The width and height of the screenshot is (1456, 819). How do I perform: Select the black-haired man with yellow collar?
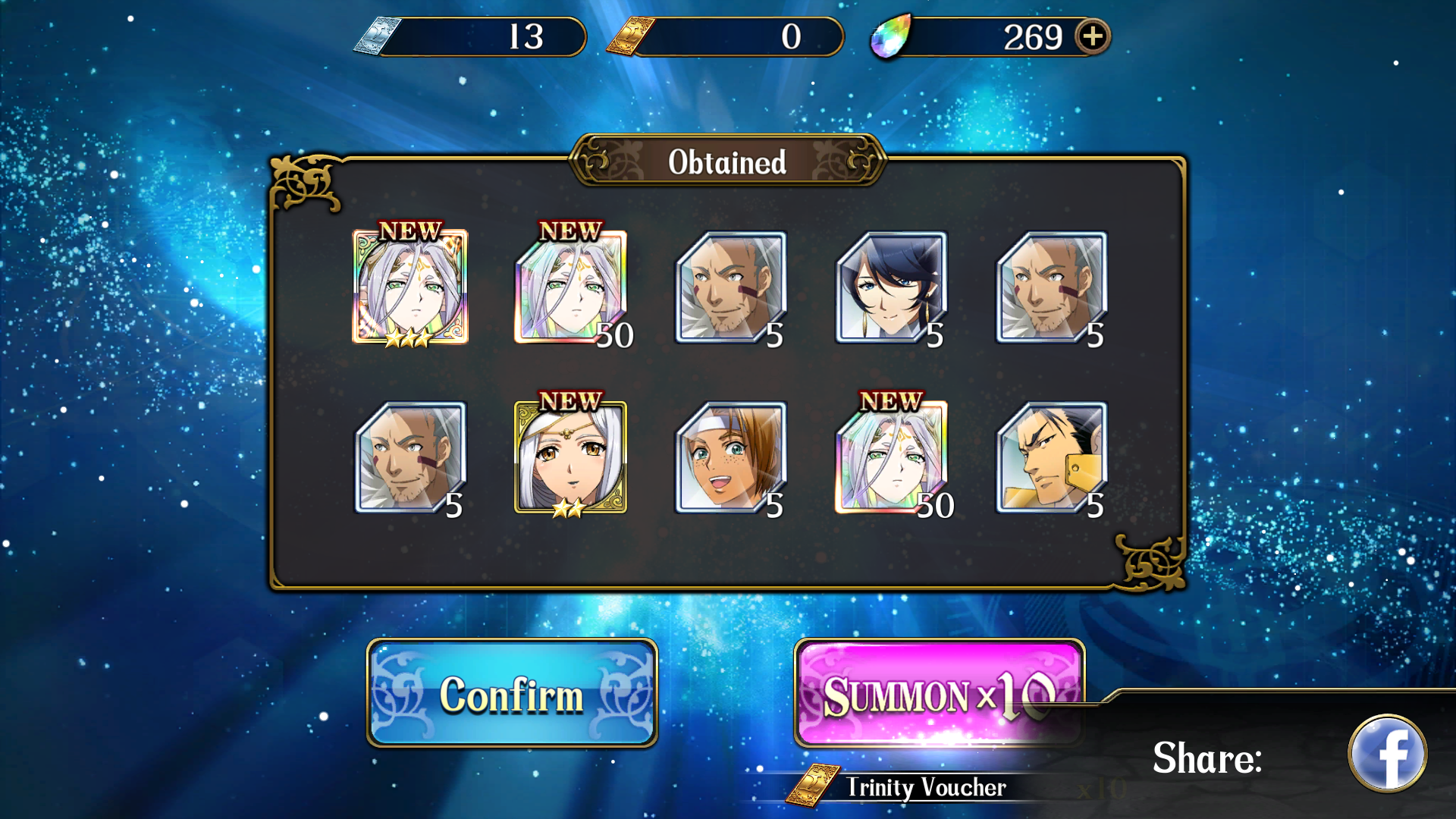[x=1052, y=457]
